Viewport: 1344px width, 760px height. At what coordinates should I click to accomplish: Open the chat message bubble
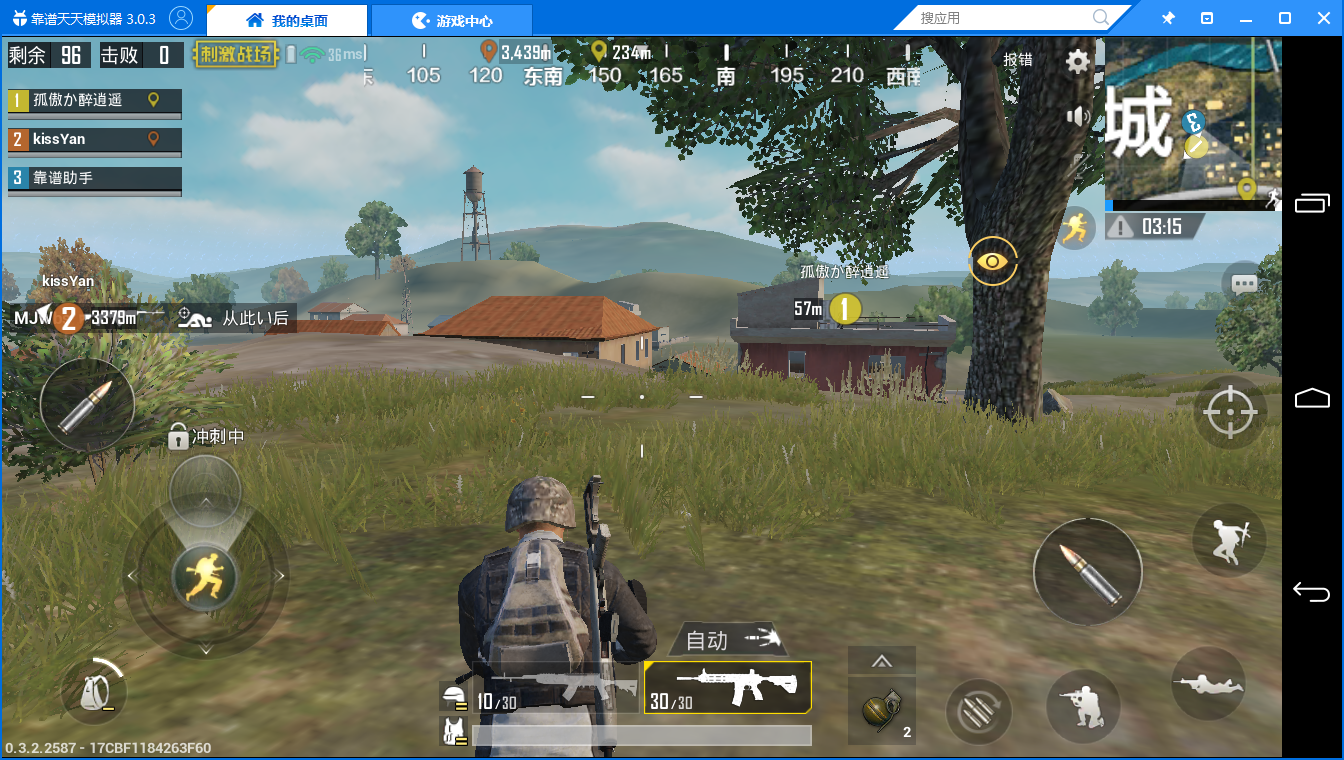point(1244,284)
